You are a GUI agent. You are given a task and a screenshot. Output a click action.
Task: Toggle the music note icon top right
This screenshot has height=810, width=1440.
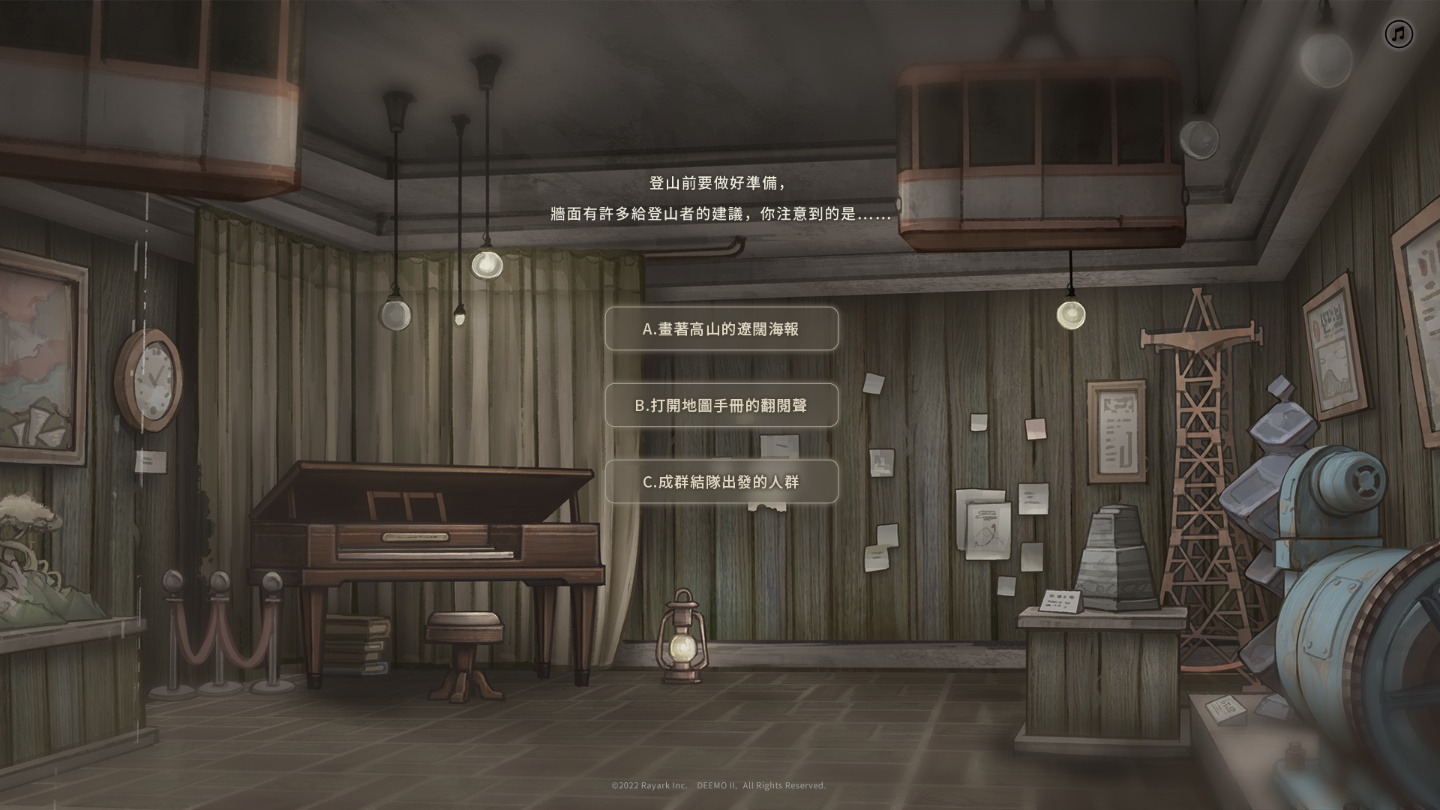[x=1397, y=35]
